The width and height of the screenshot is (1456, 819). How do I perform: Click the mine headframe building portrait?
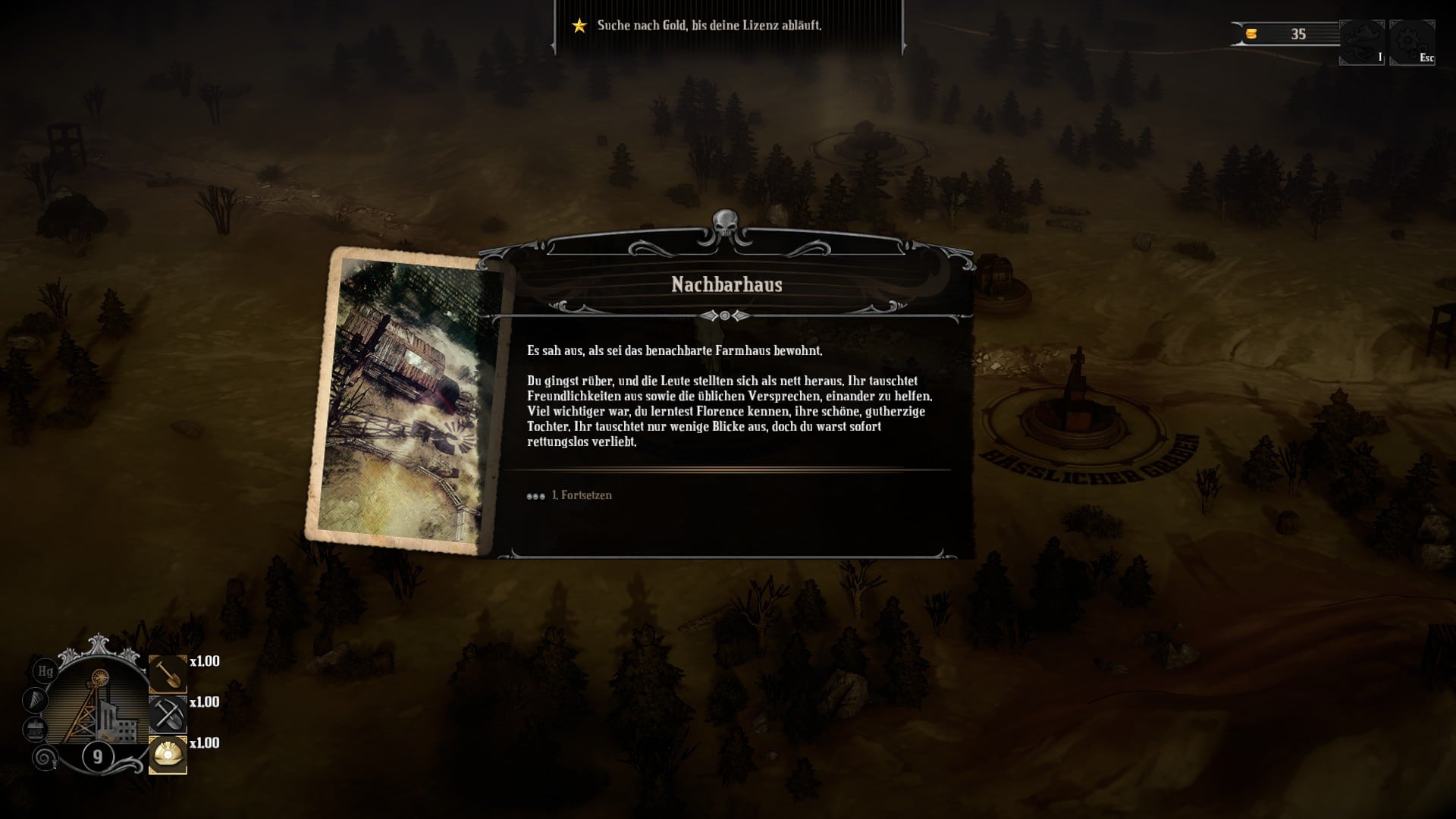[99, 705]
